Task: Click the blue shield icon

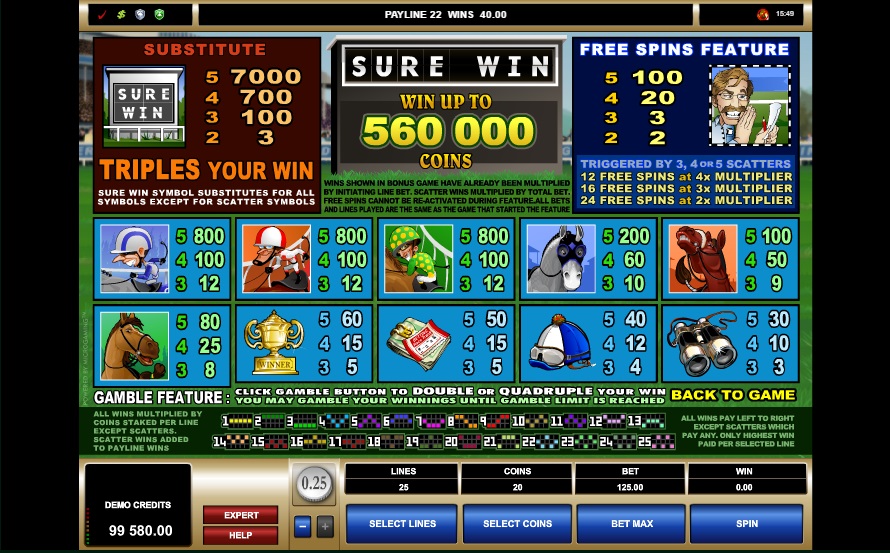Action: click(x=140, y=15)
